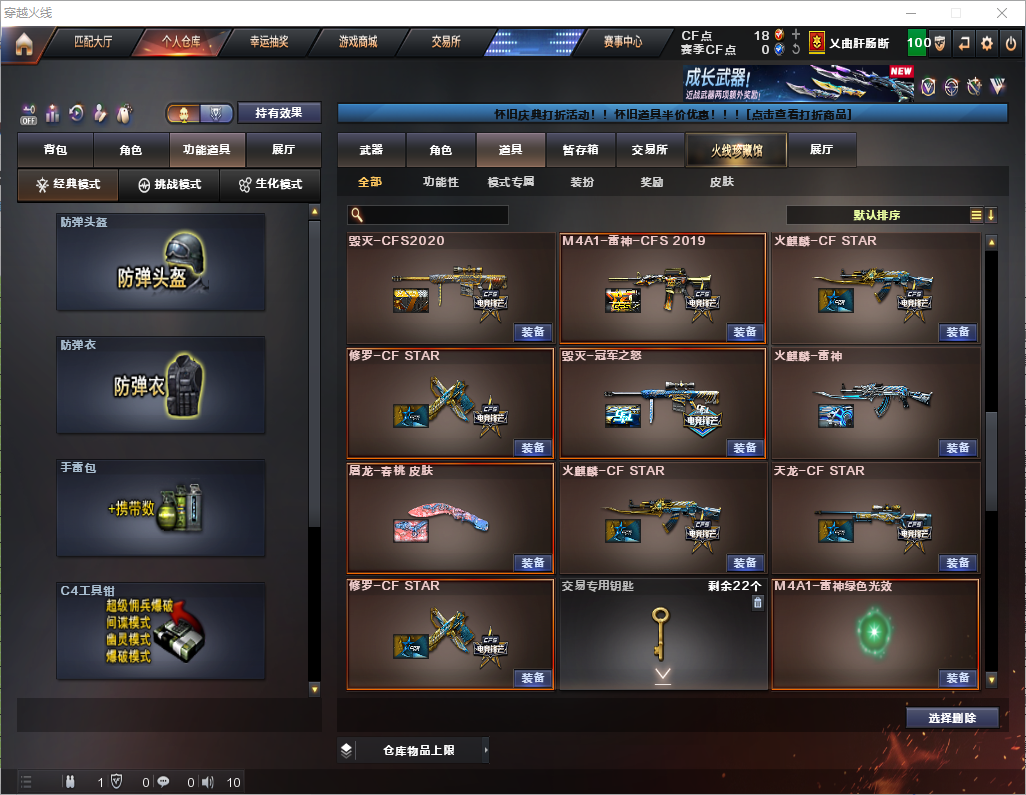Screen dimensions: 1026x795
Task: Choose the 生化模式 biochemical mode tab
Action: click(271, 185)
